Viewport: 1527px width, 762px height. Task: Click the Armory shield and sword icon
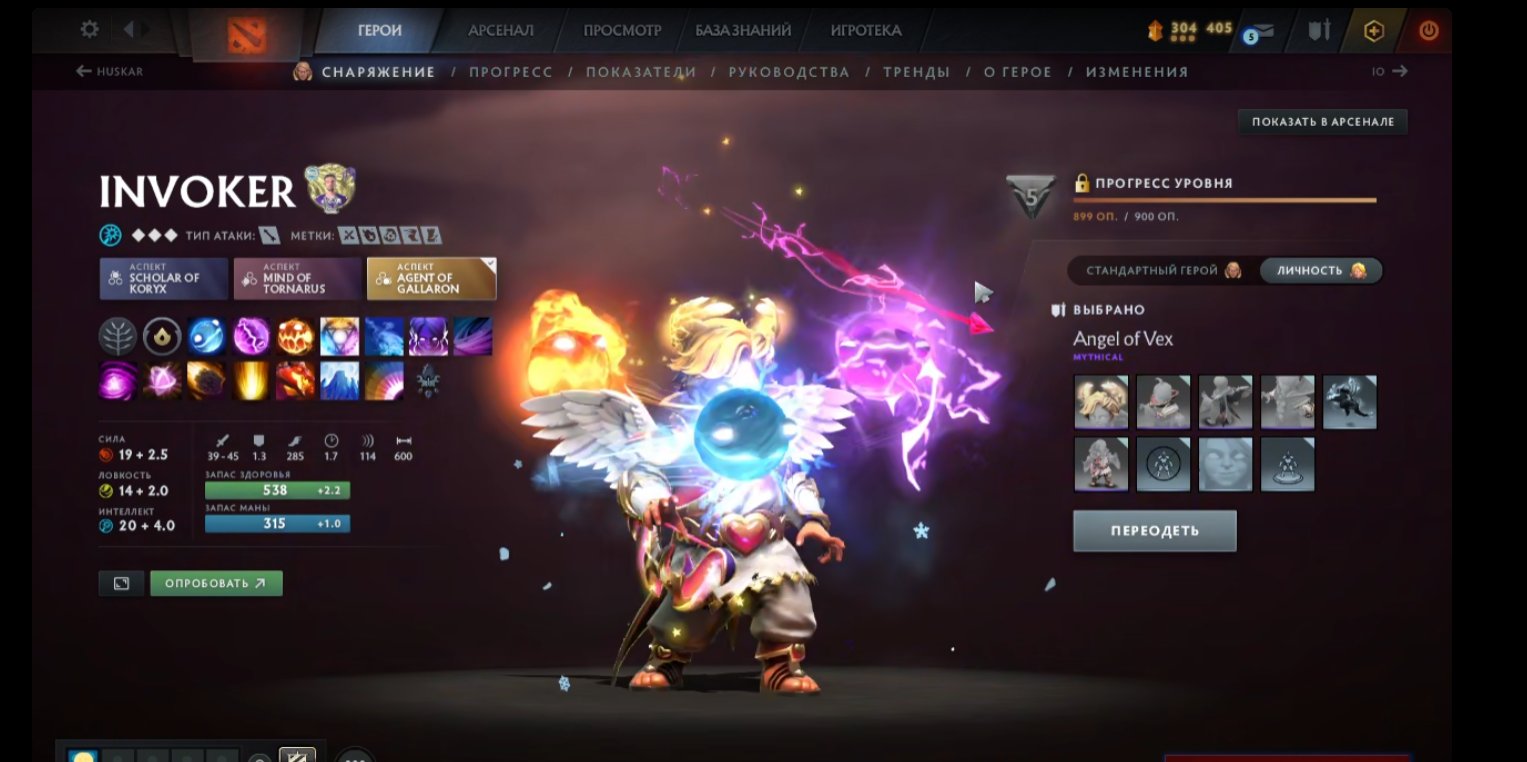[1318, 29]
